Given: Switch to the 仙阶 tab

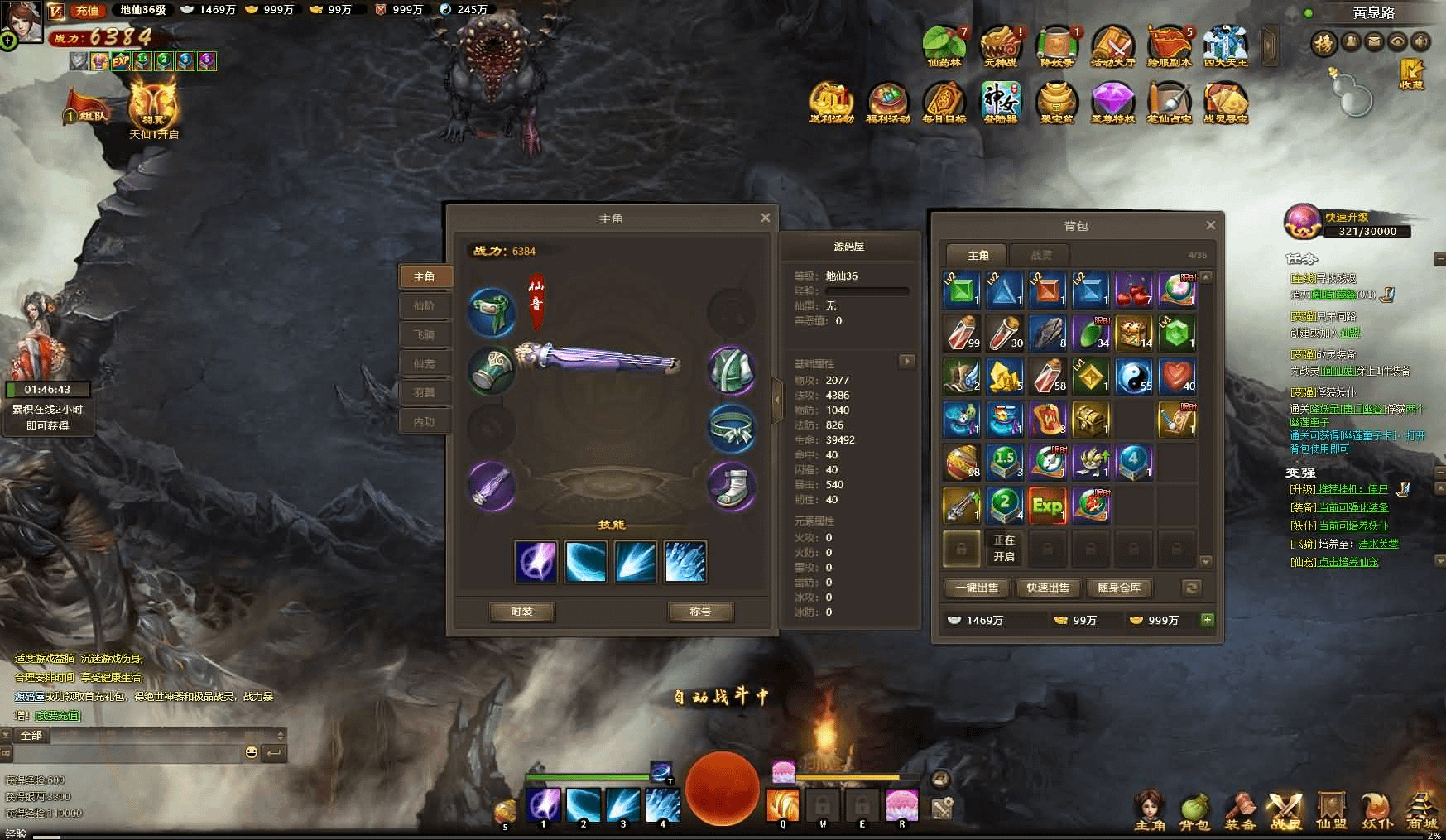Looking at the screenshot, I should (x=424, y=305).
